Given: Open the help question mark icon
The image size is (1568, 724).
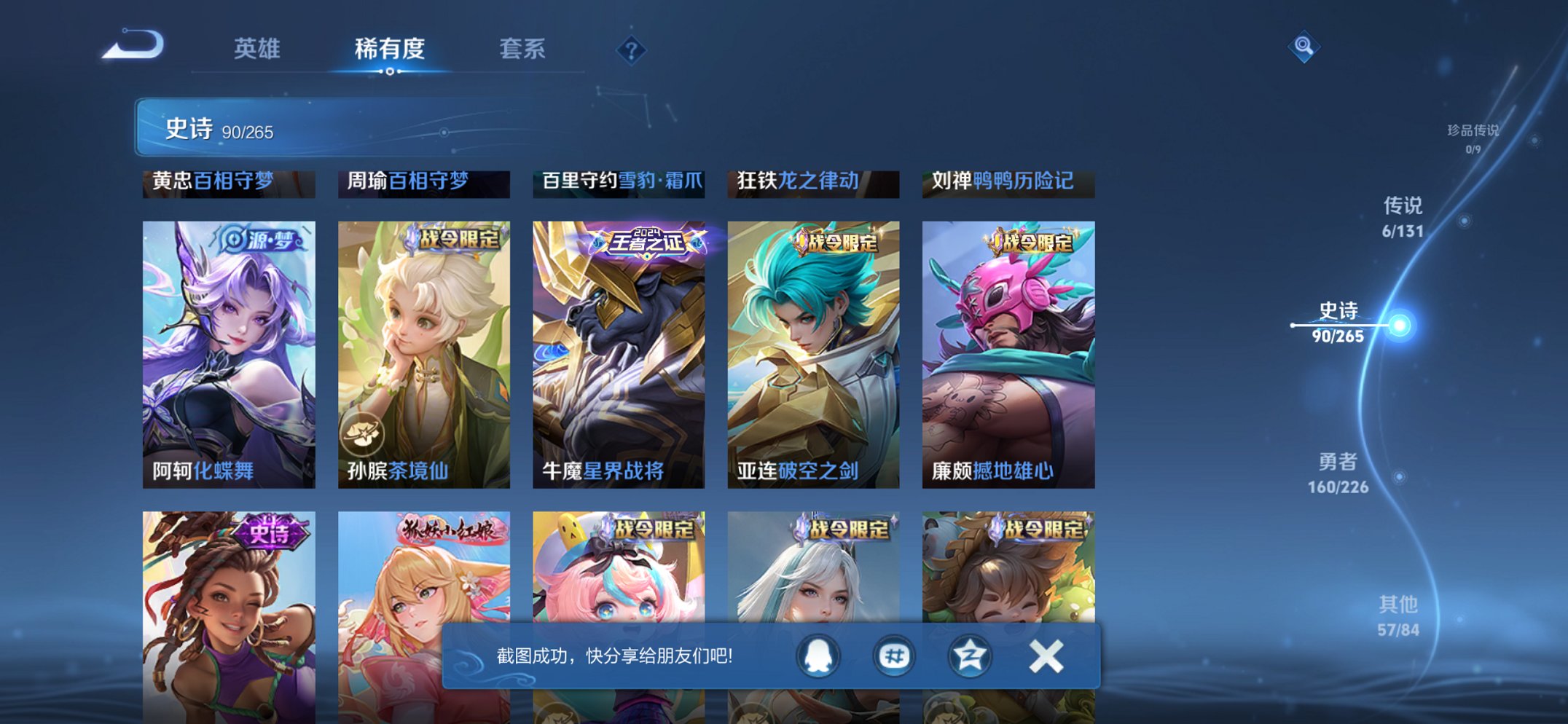Looking at the screenshot, I should [x=633, y=50].
